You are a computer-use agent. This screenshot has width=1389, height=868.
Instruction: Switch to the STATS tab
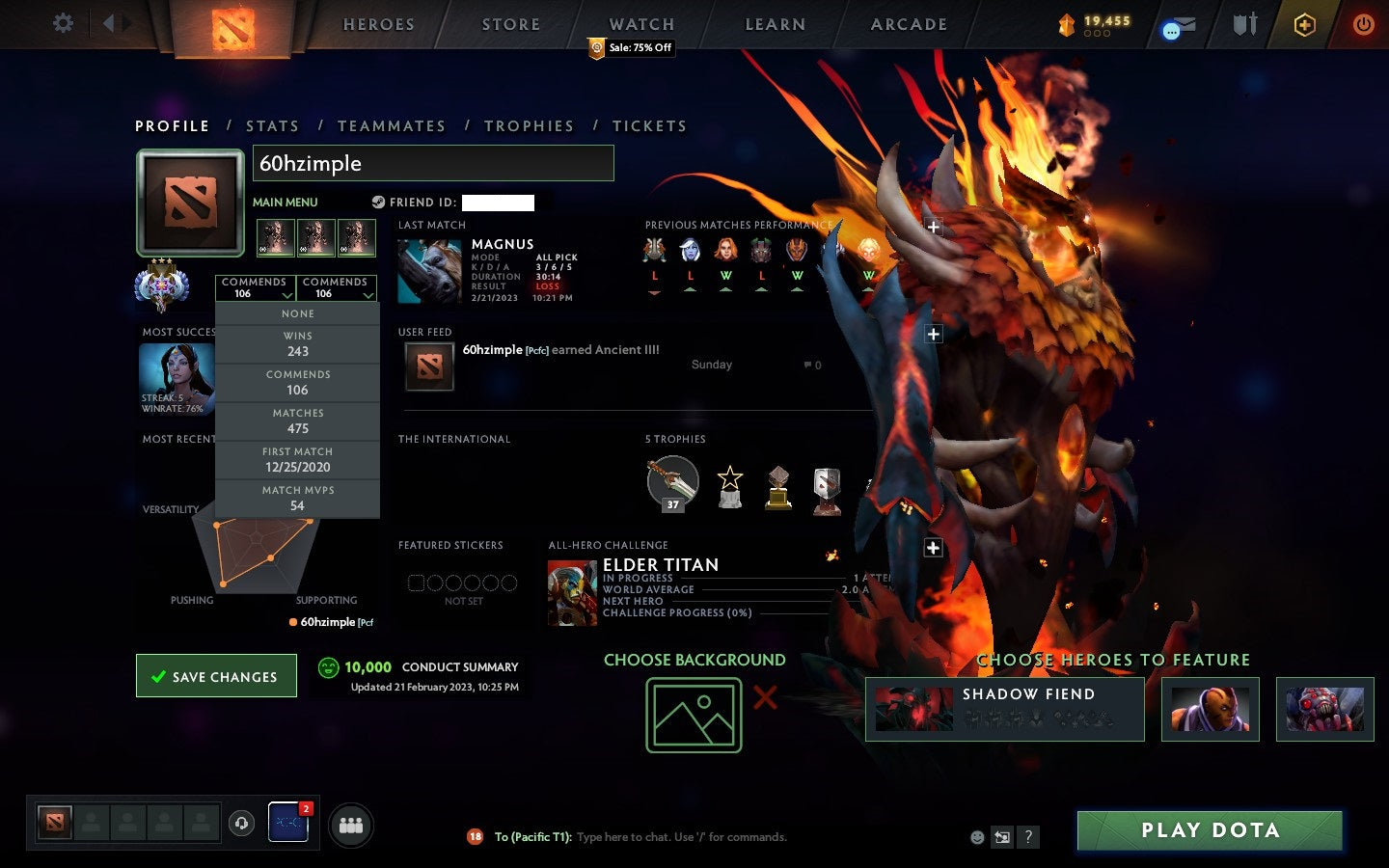click(x=273, y=125)
